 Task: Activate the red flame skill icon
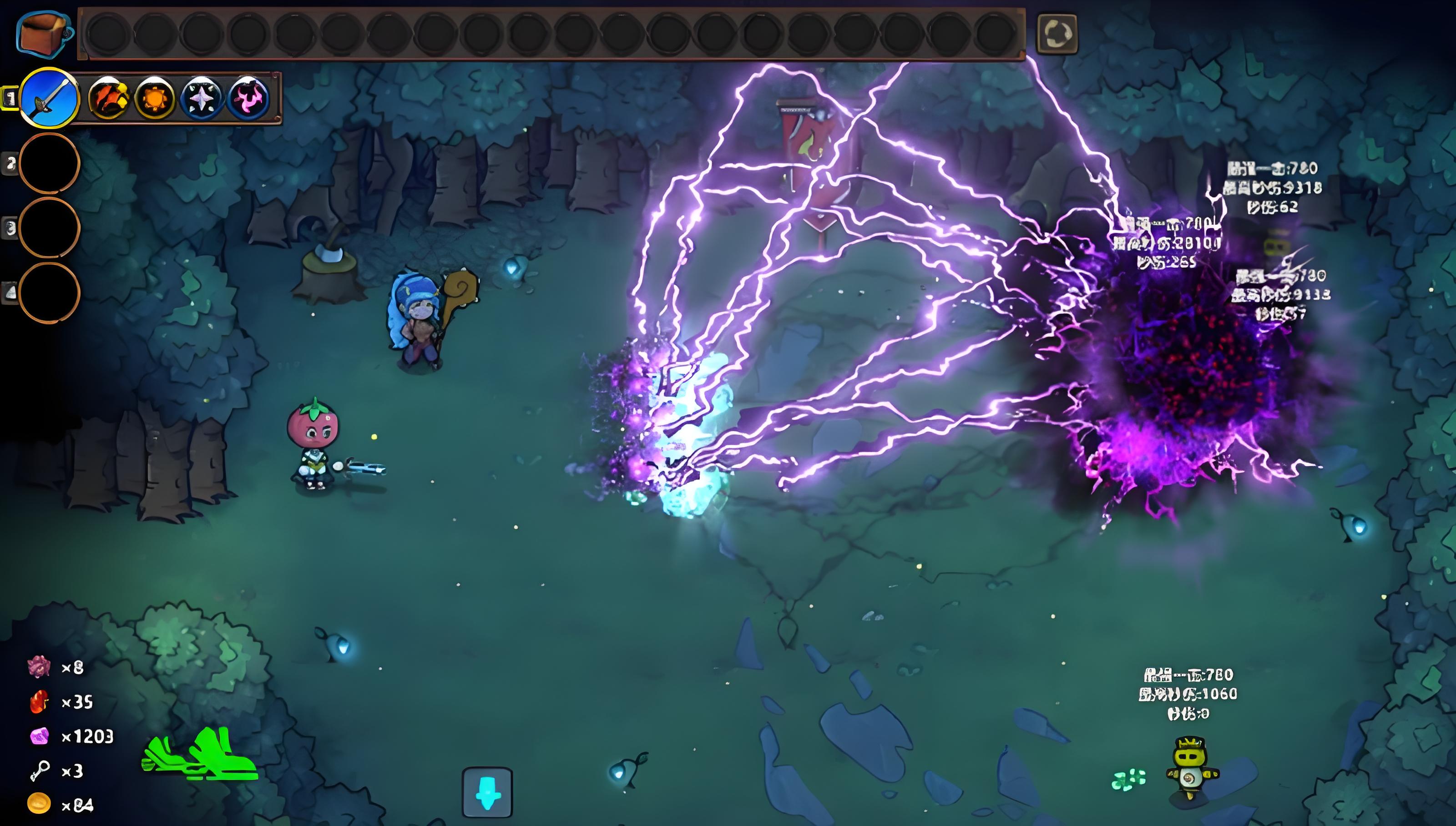coord(108,98)
